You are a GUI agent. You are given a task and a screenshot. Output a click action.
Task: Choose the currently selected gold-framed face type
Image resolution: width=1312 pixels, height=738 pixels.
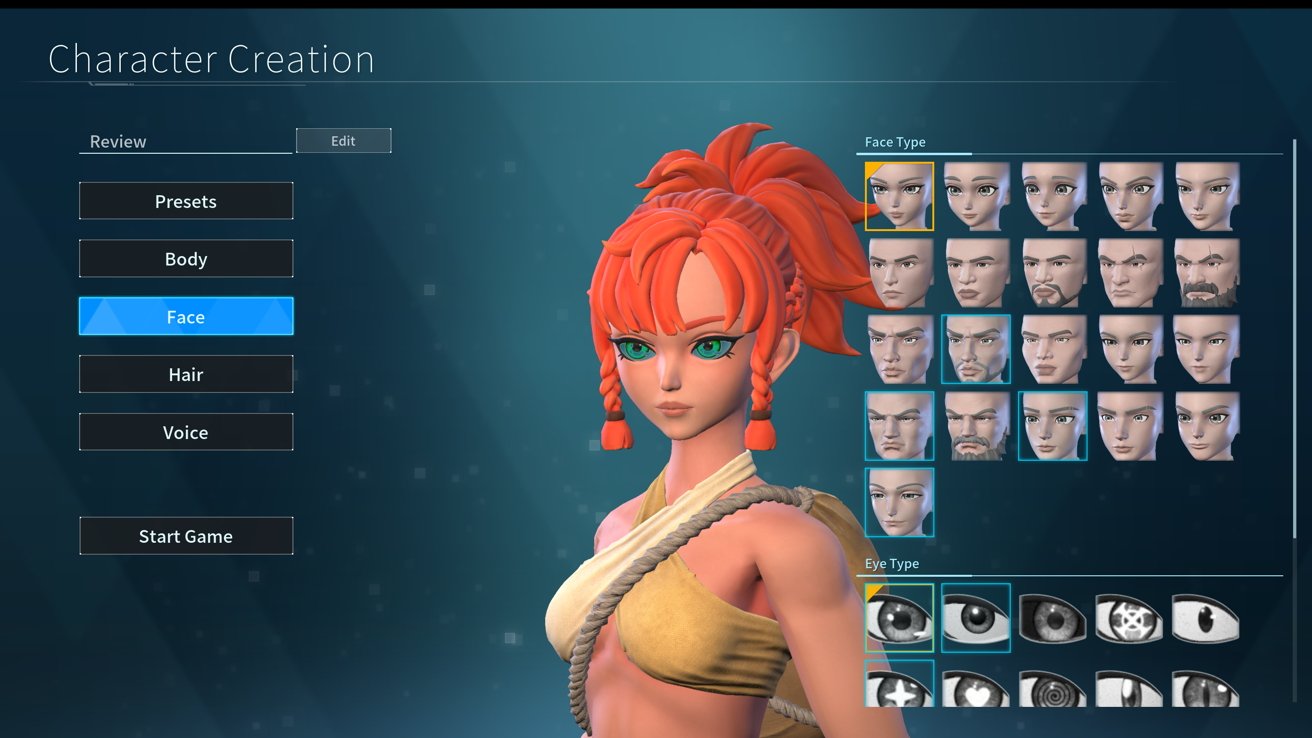[899, 197]
